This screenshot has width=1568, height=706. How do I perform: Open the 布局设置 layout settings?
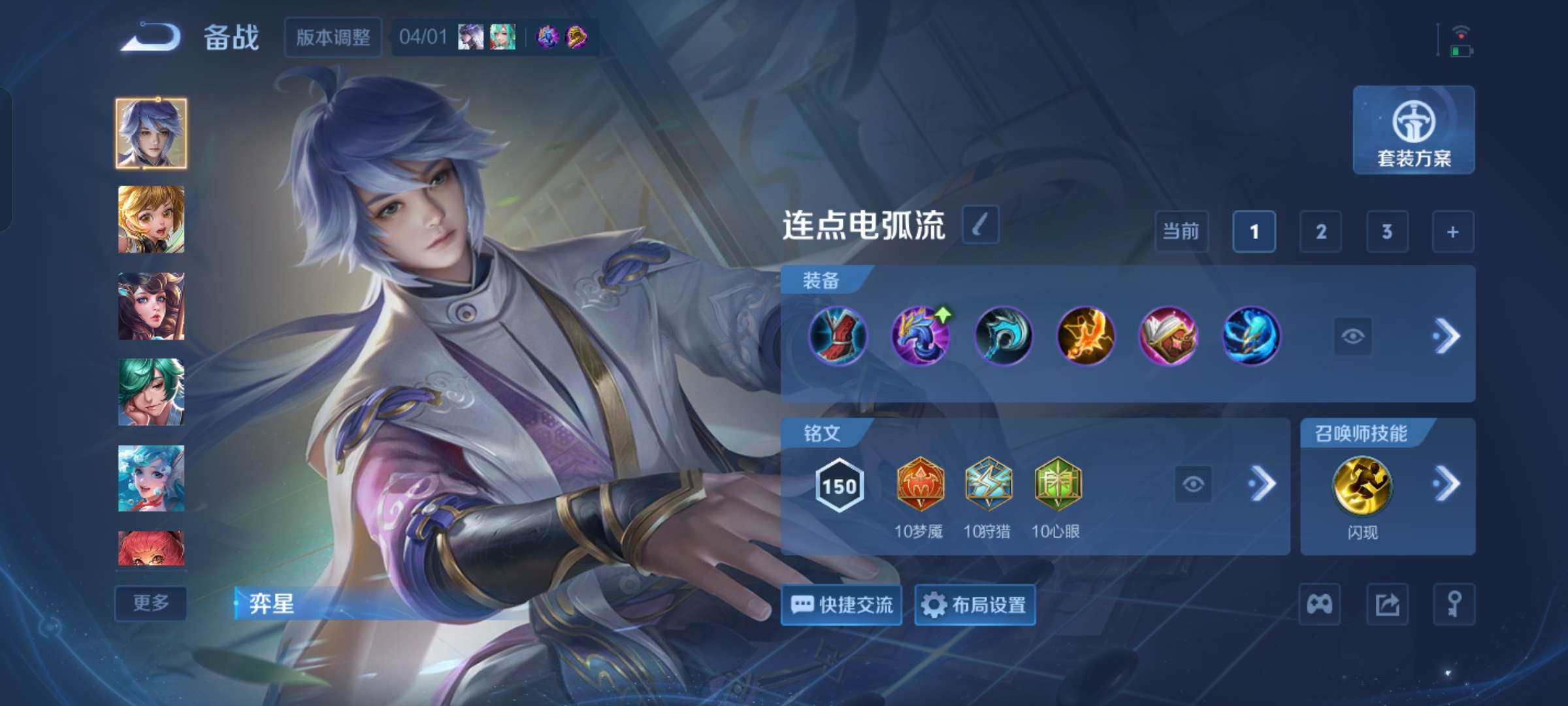pyautogui.click(x=975, y=605)
